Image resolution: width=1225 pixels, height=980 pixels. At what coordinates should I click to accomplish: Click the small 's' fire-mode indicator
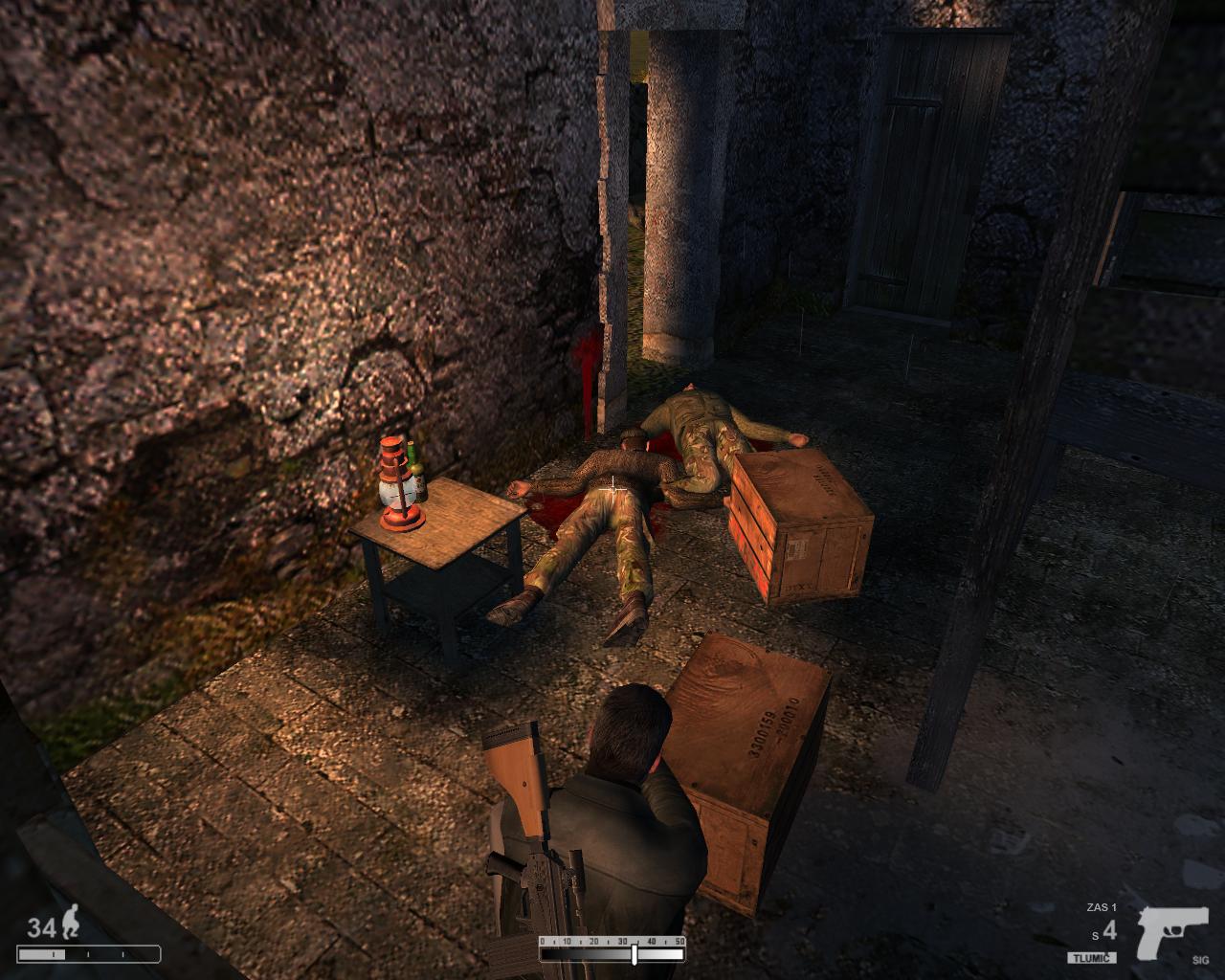(1096, 936)
